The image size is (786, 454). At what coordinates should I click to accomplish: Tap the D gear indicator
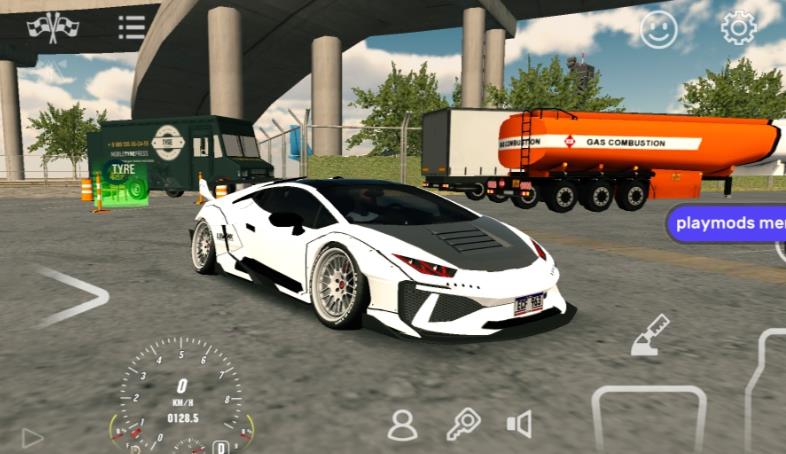coord(220,446)
